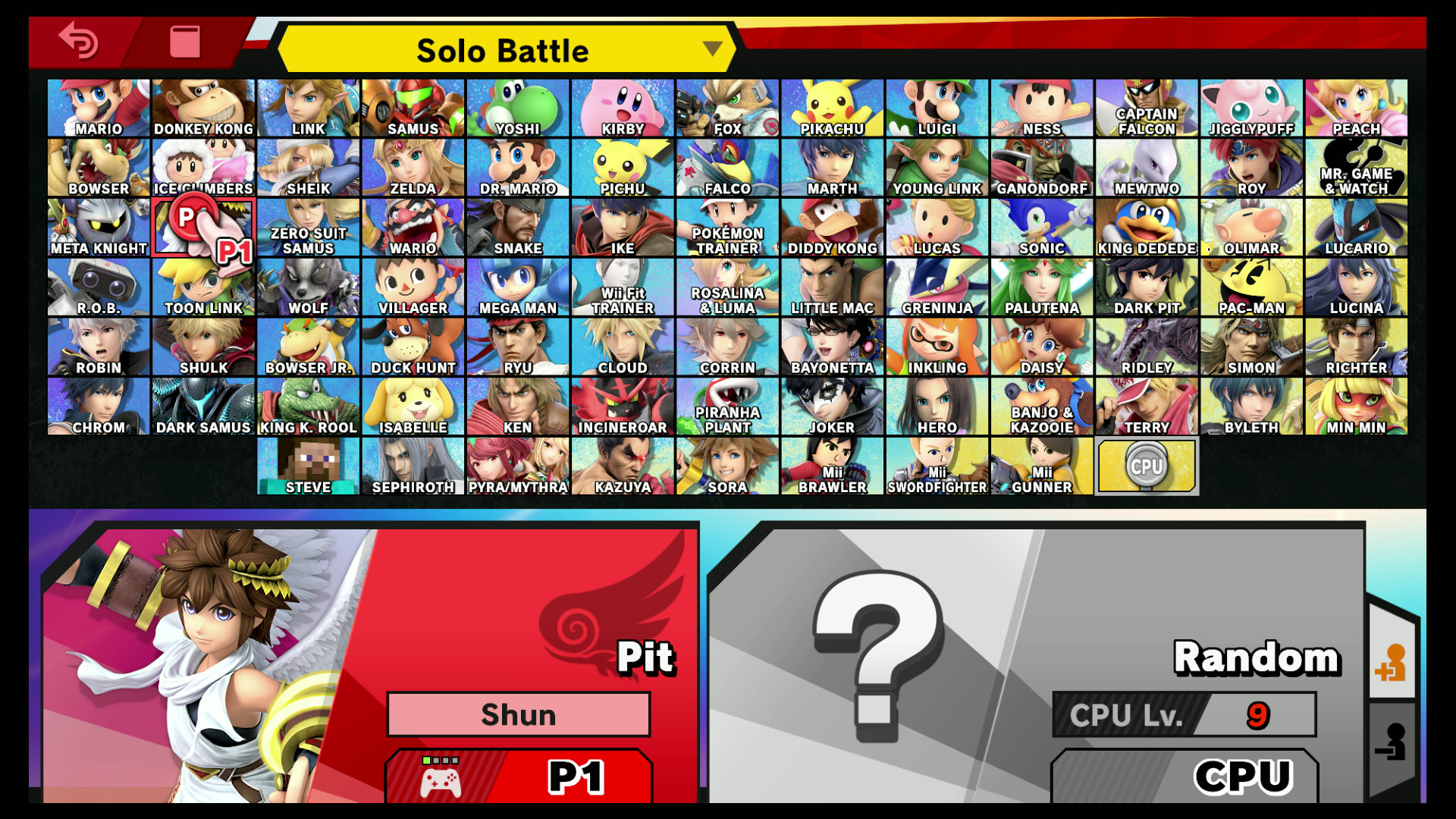Select Mario from the roster
The image size is (1456, 819).
pyautogui.click(x=99, y=106)
